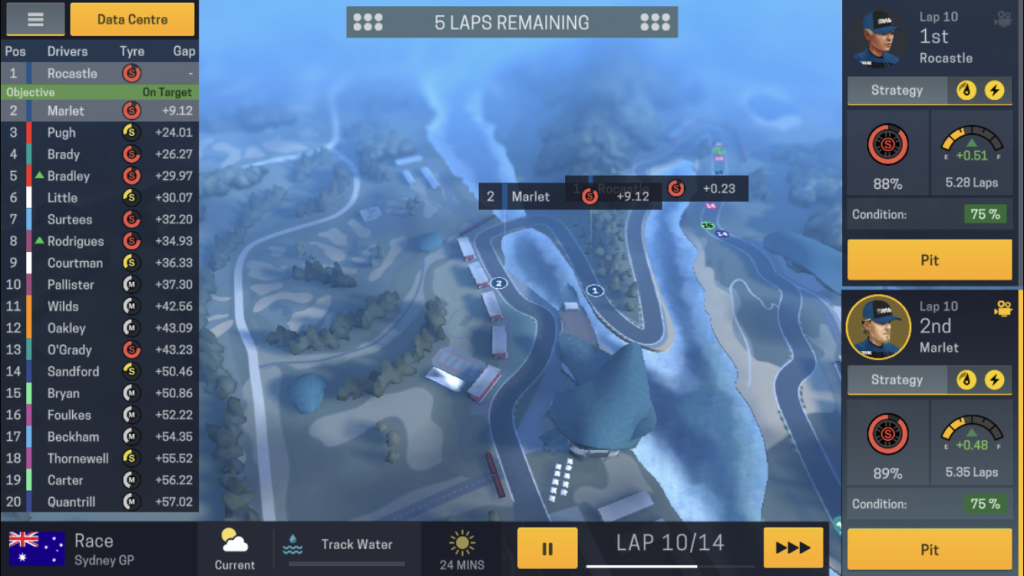Open Marlet's Strategy panel

pos(897,380)
